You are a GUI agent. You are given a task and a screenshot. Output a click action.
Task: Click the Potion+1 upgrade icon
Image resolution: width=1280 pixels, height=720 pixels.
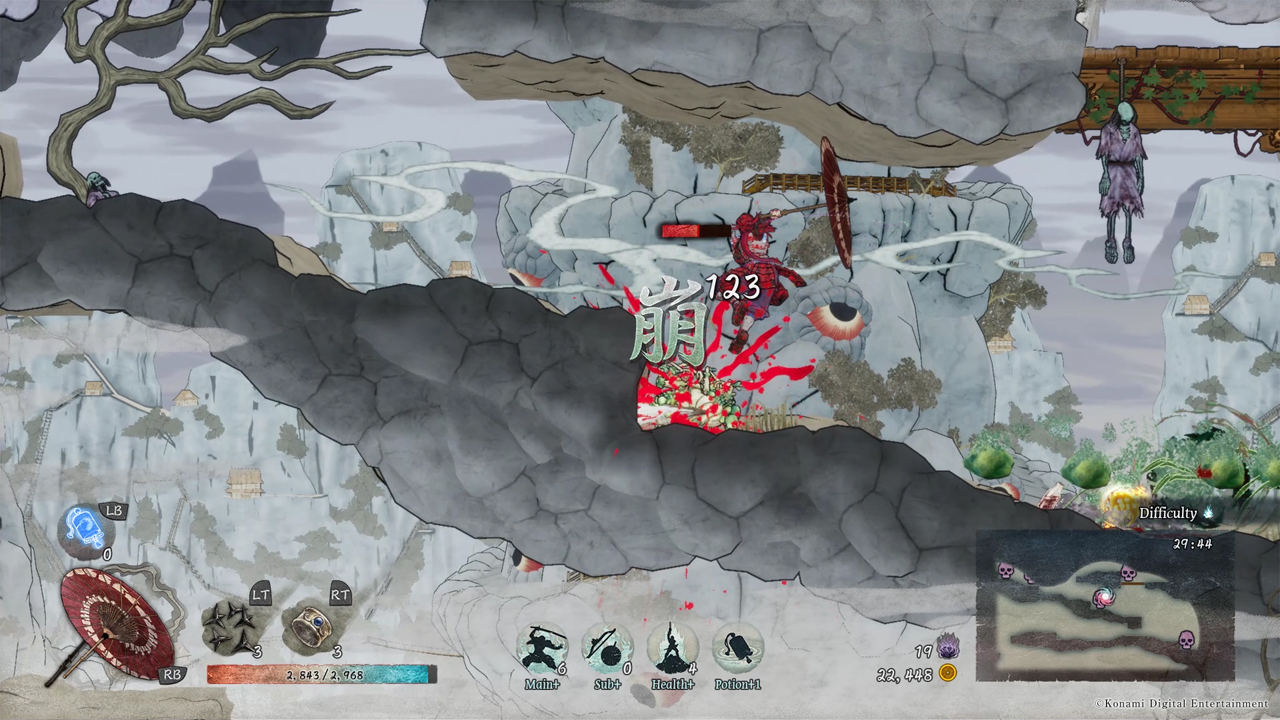point(738,648)
